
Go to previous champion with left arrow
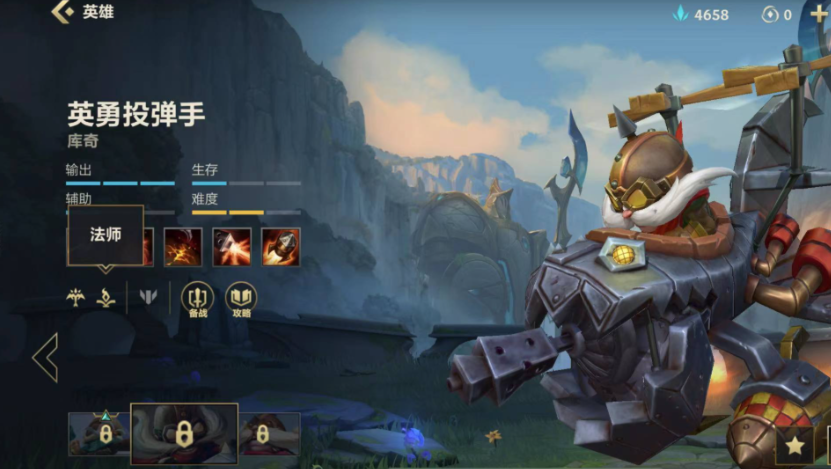(x=45, y=358)
